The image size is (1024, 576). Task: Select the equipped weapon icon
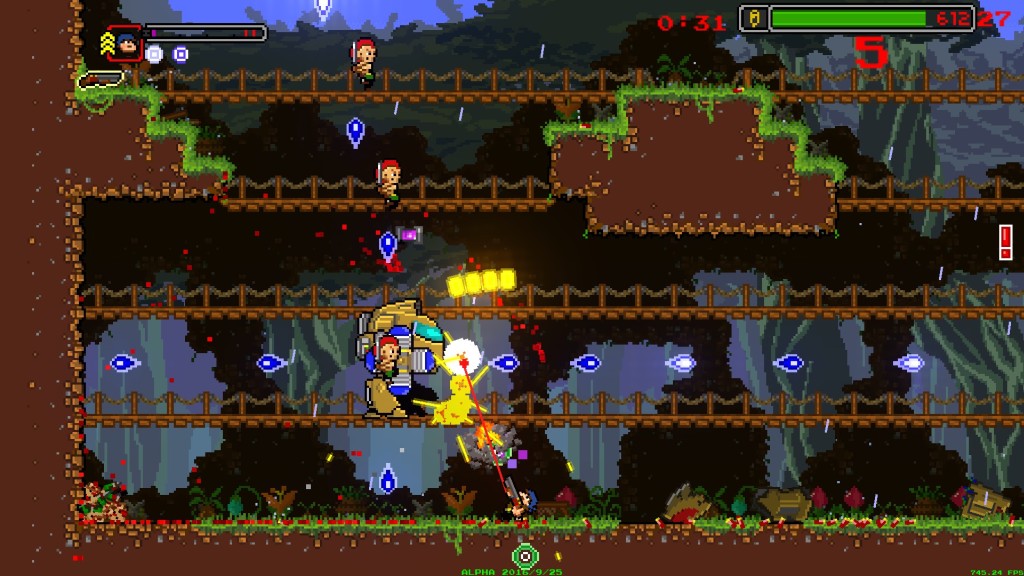[x=101, y=78]
